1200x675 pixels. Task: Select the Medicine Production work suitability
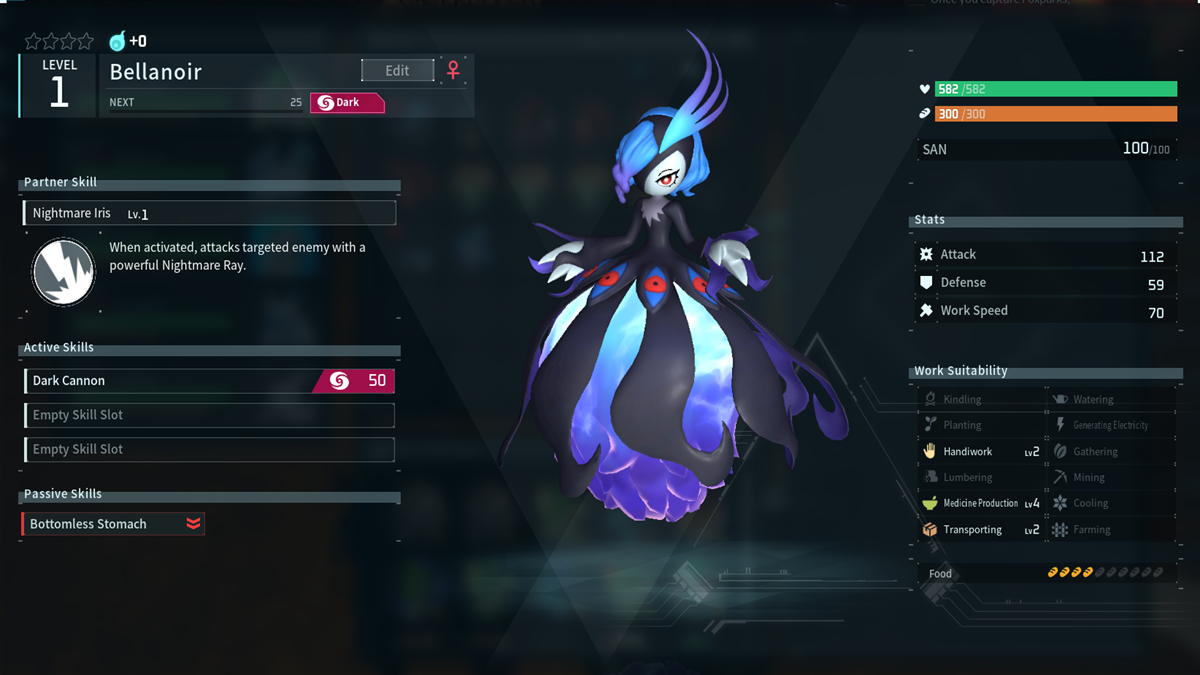click(x=980, y=504)
